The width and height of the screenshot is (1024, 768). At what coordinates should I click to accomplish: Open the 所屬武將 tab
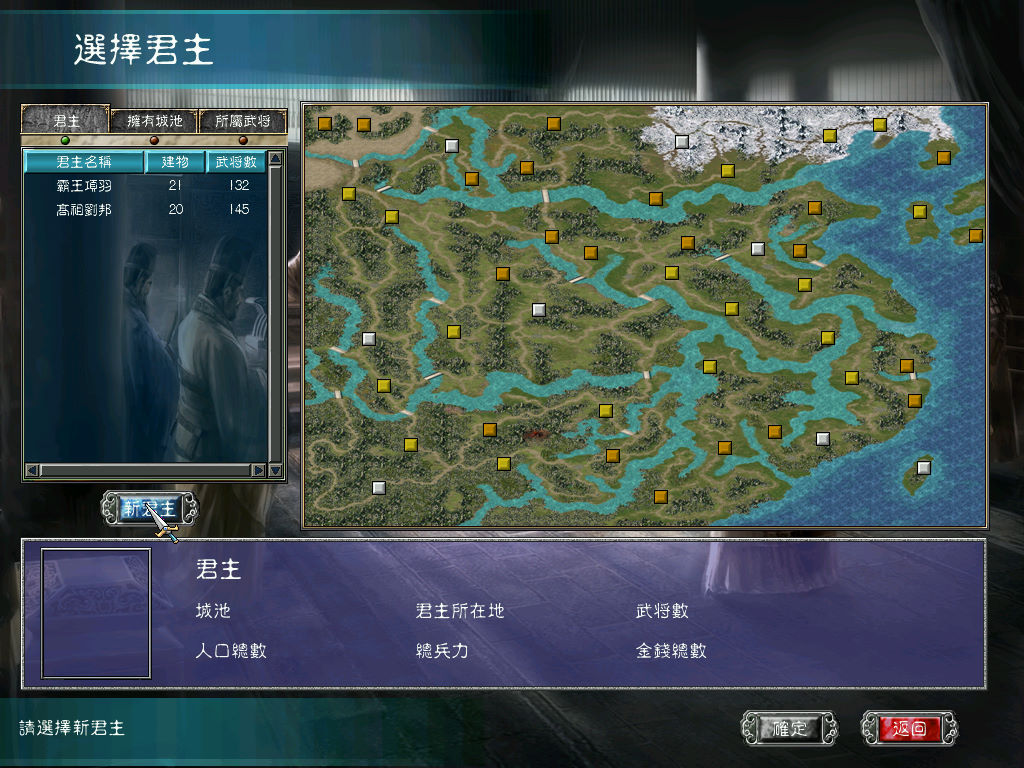click(242, 121)
